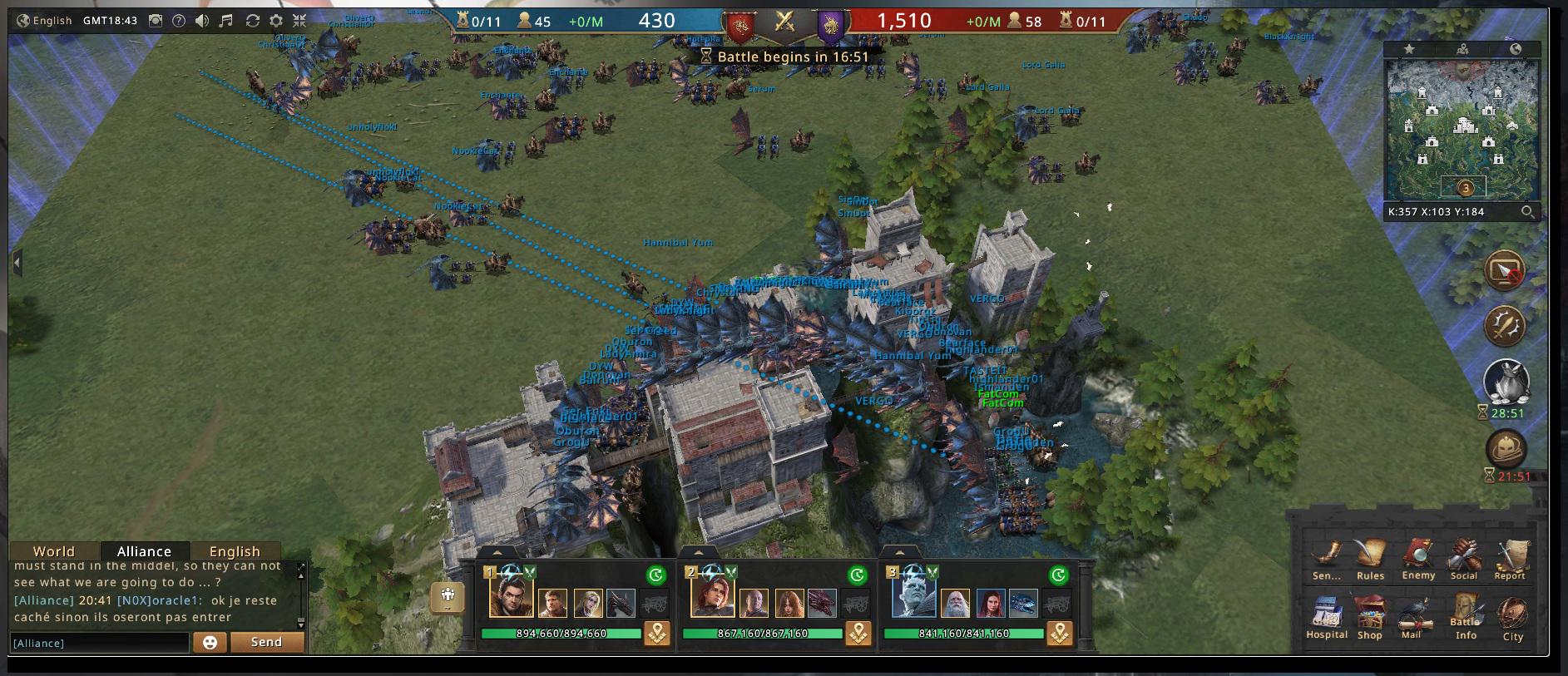The image size is (1568, 676).
Task: Locate army 2 with its map-pin button
Action: 858,634
